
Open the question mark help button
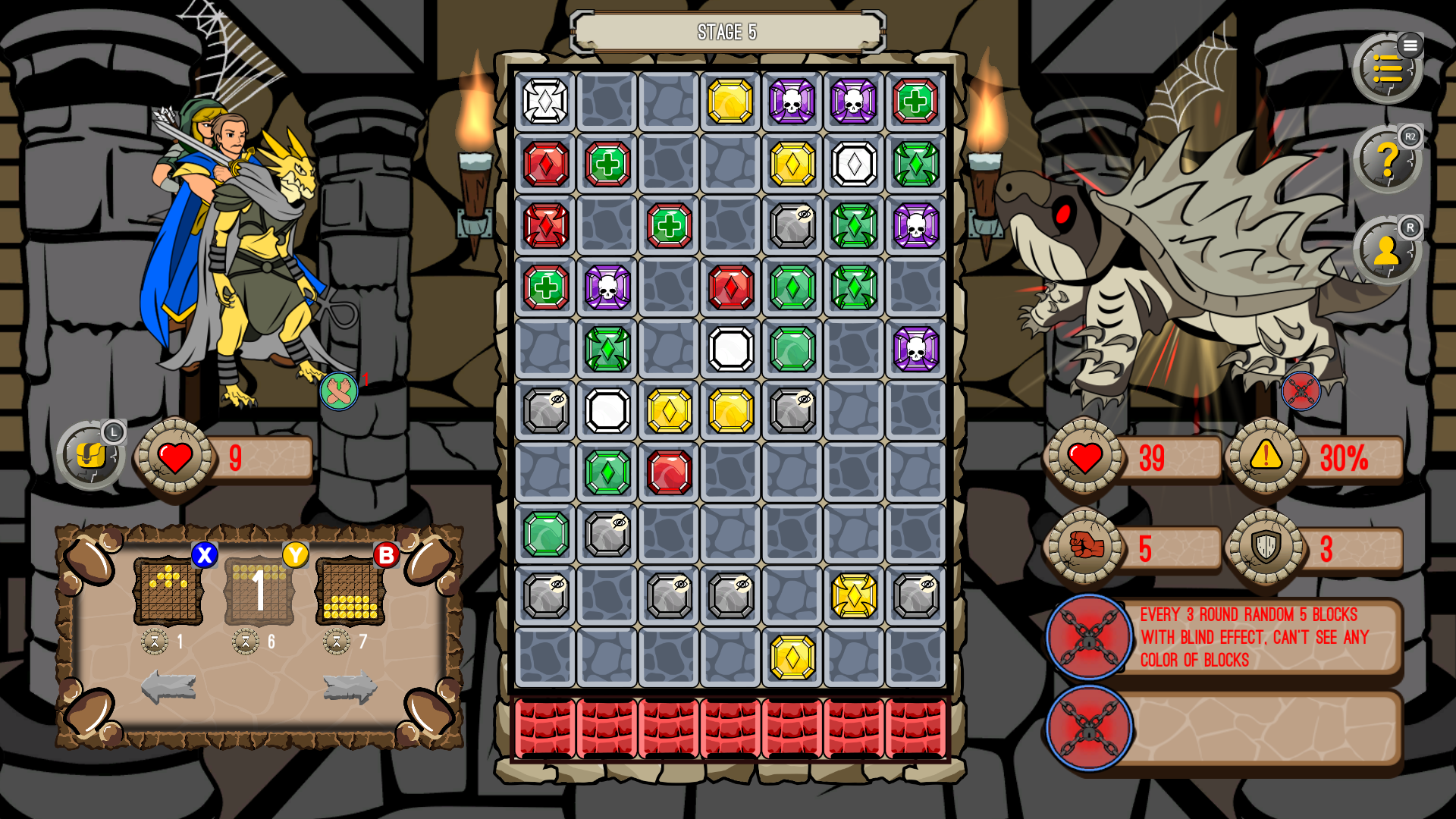[1387, 160]
